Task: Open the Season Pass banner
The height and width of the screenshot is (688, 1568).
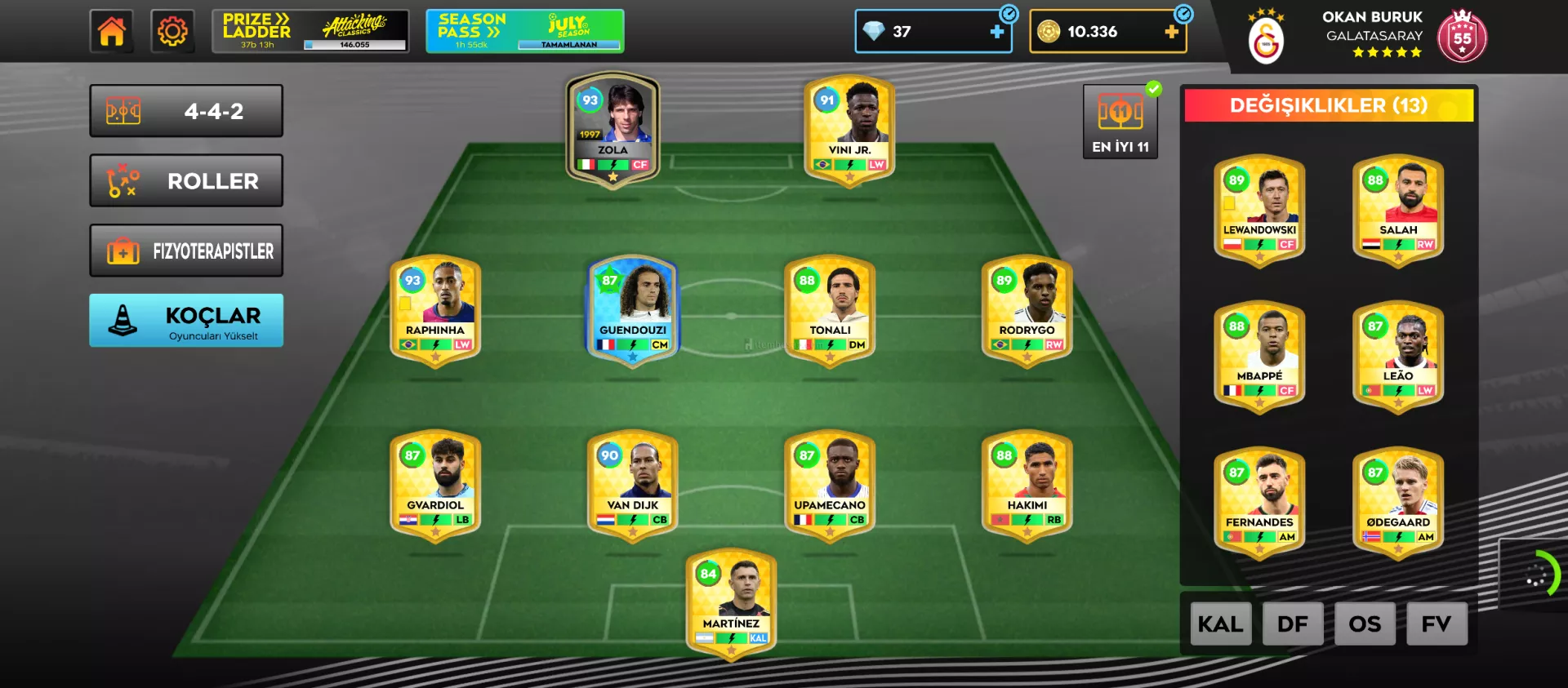Action: coord(524,32)
